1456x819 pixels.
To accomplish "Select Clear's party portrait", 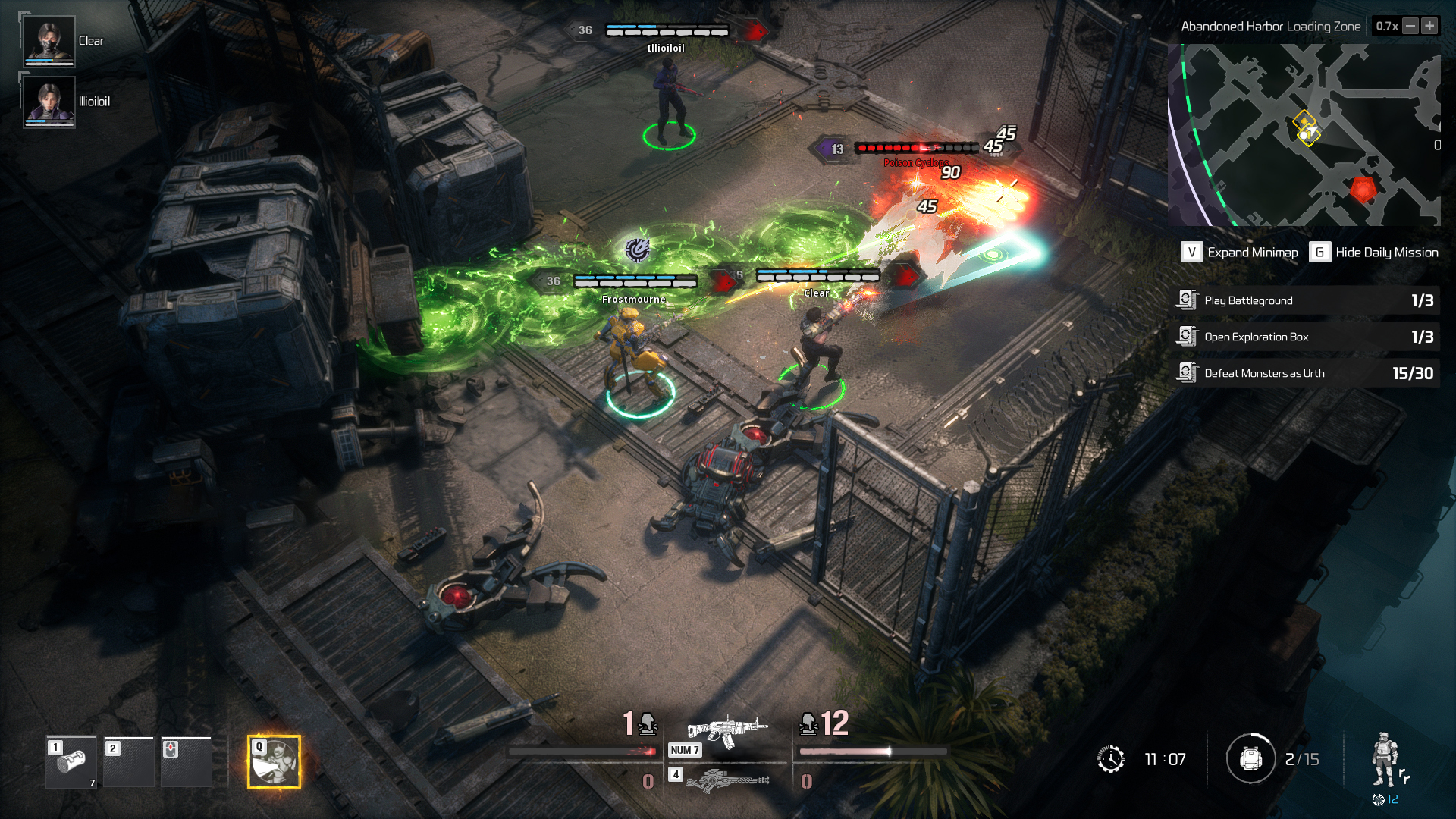I will point(49,41).
